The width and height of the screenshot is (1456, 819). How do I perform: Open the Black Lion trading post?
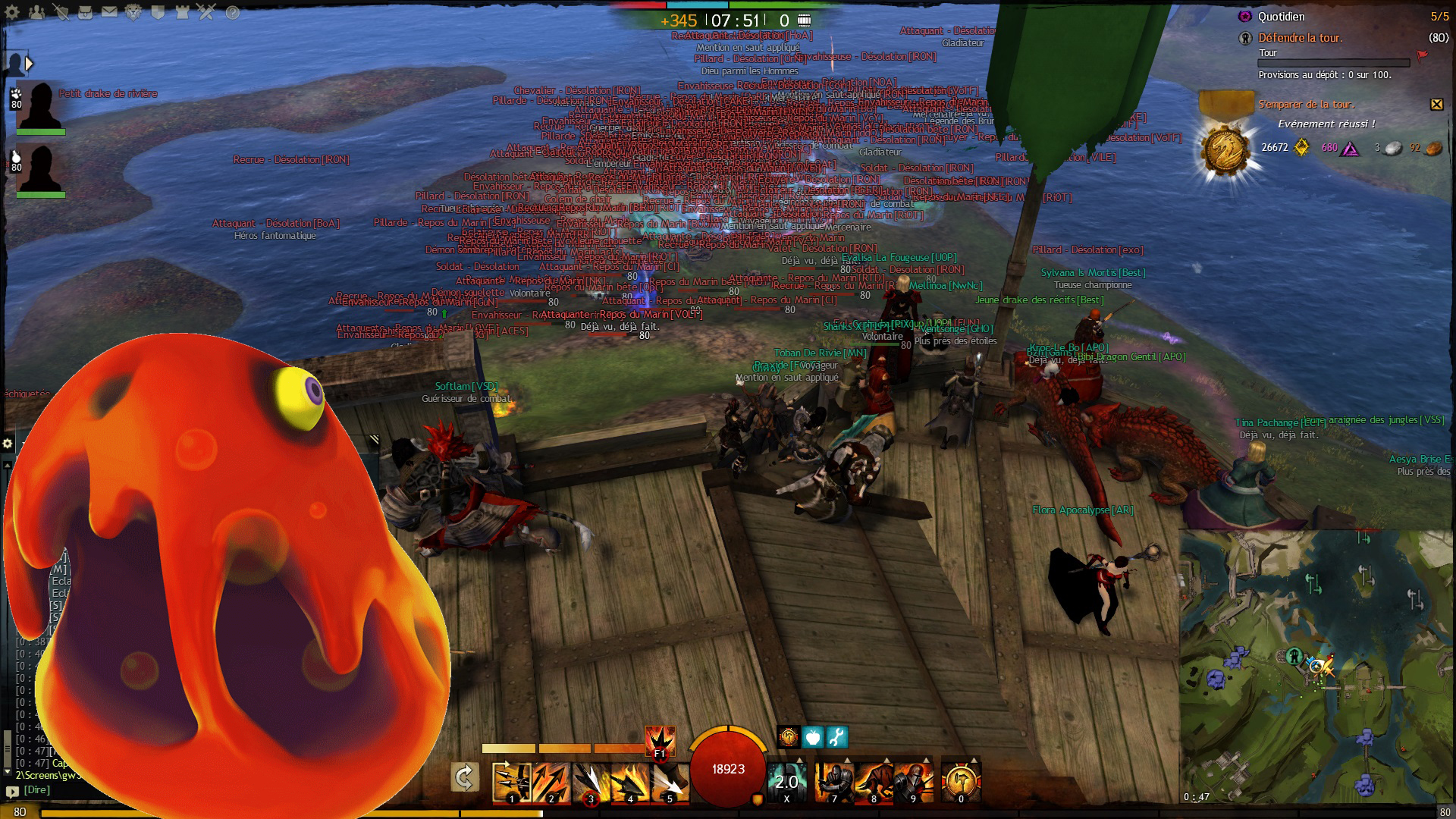tap(134, 12)
